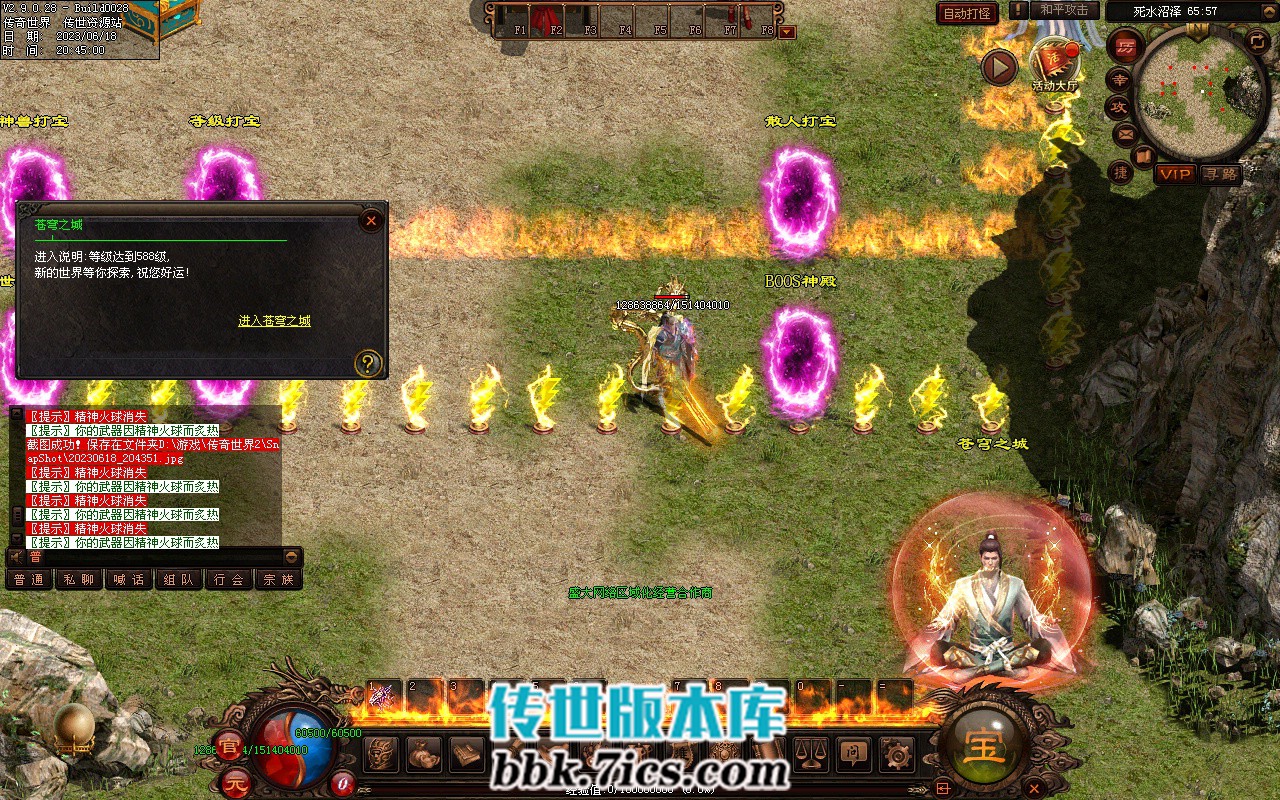1280x800 pixels.
Task: Toggle the 自动打怪 auto-fight button
Action: pos(967,13)
